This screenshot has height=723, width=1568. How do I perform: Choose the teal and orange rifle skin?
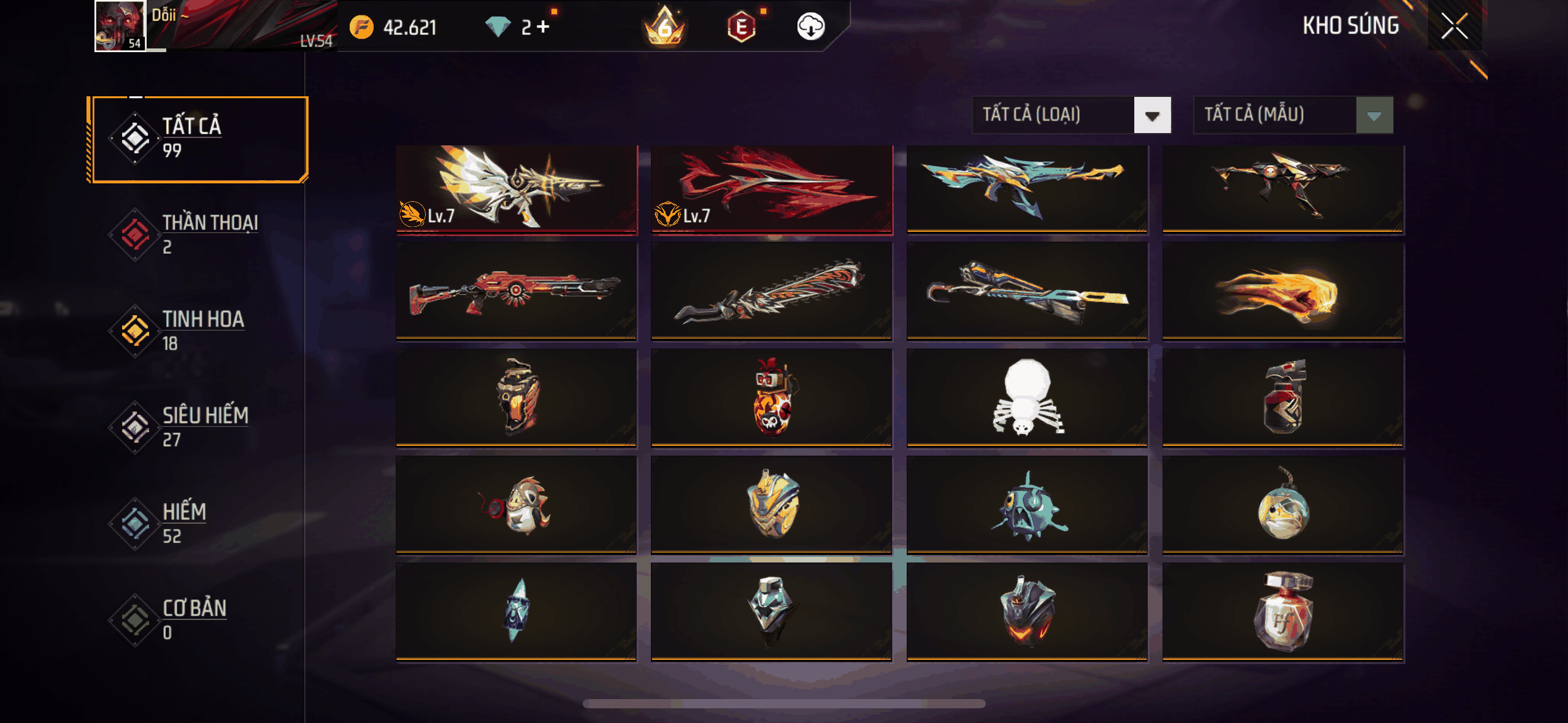[1027, 189]
